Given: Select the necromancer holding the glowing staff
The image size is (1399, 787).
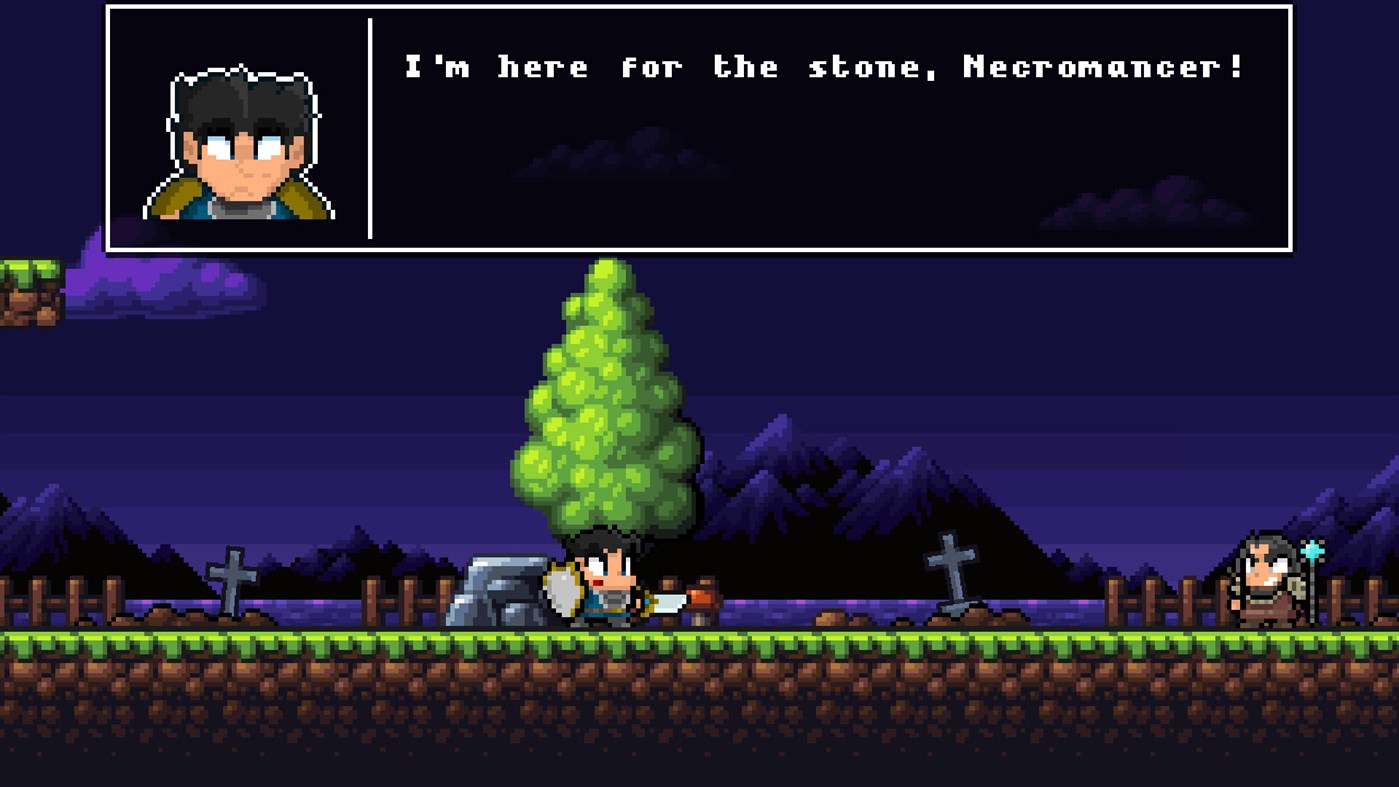Looking at the screenshot, I should coord(1265,580).
